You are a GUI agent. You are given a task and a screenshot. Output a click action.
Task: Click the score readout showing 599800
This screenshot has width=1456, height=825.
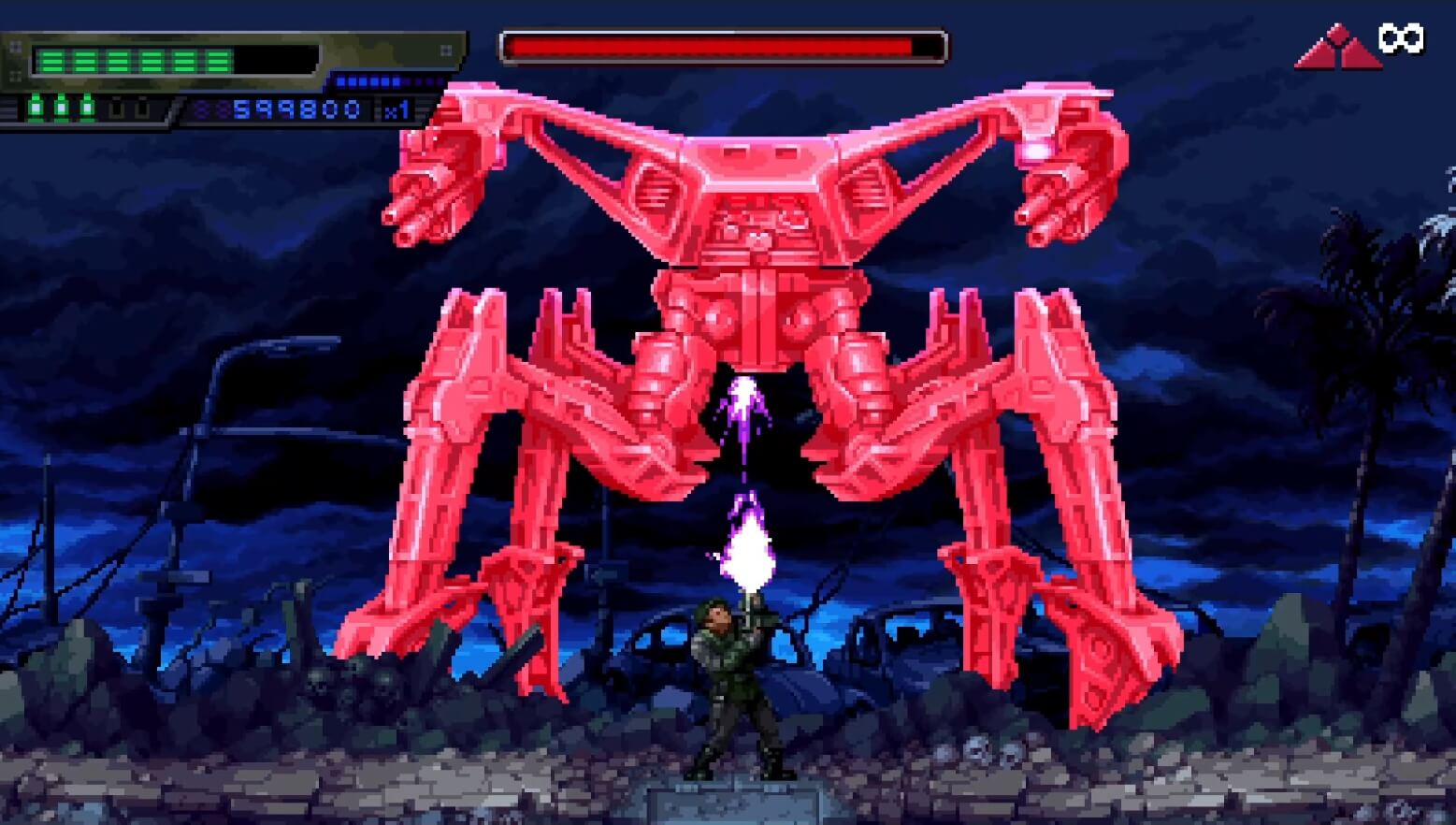(297, 109)
